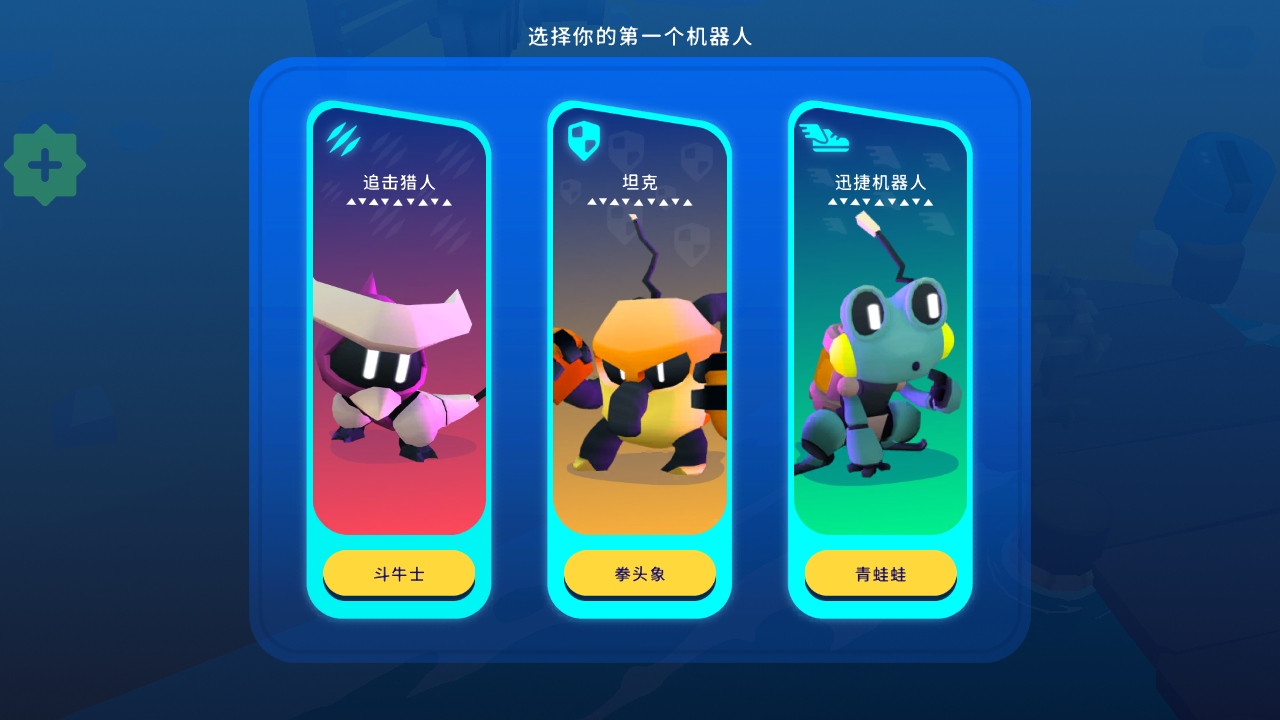Choose the 坦克 robot card
This screenshot has width=1280, height=720.
coord(640,330)
